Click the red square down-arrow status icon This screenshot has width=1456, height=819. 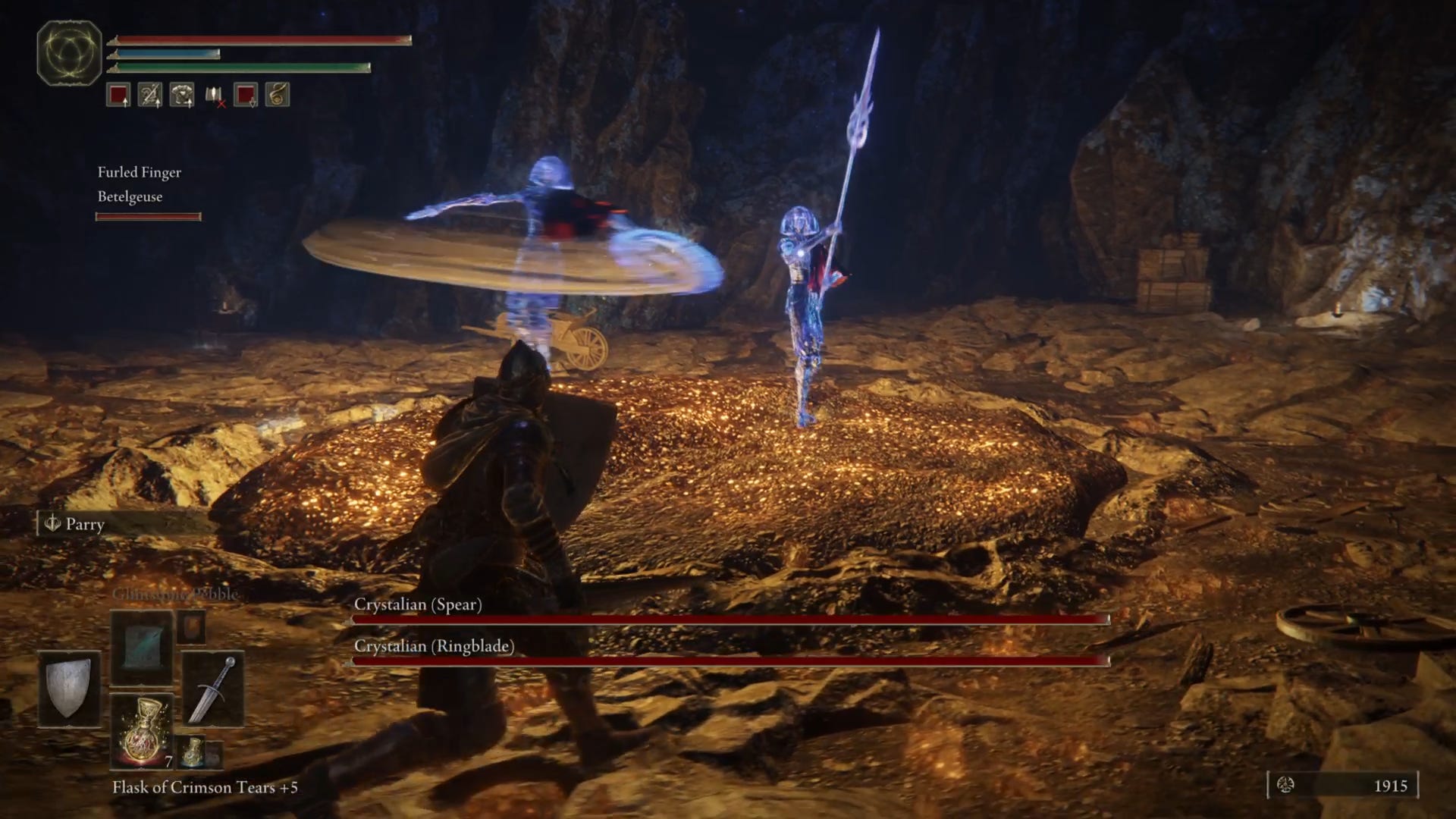[246, 95]
